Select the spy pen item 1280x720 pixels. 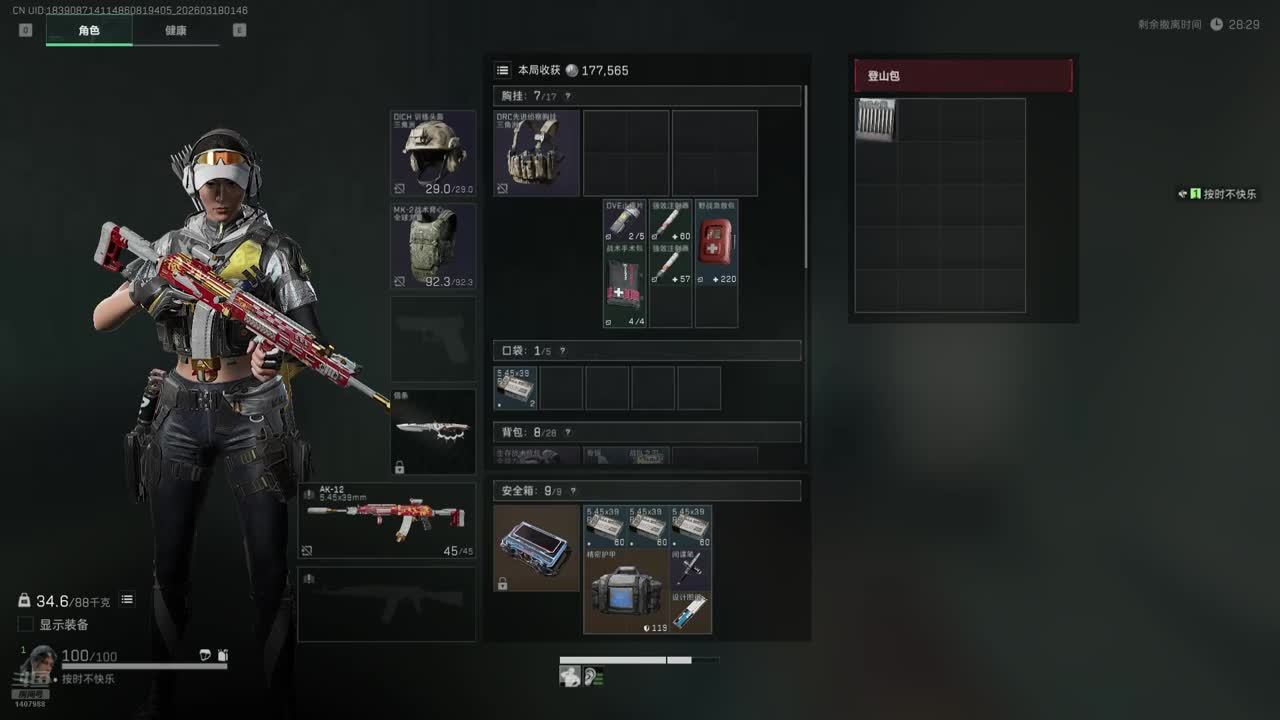pyautogui.click(x=692, y=568)
